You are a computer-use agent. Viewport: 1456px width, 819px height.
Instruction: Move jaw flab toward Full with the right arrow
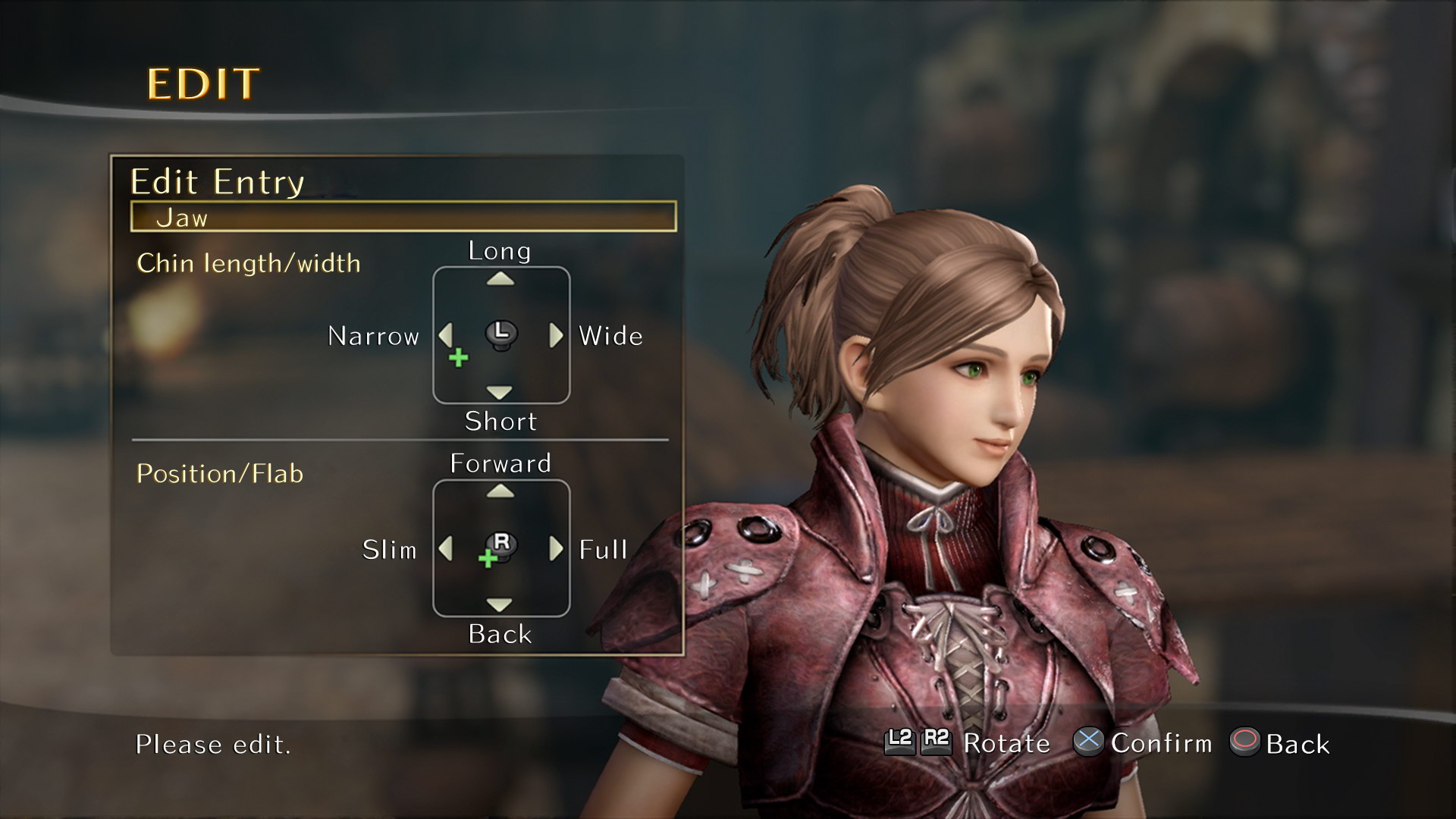click(557, 548)
